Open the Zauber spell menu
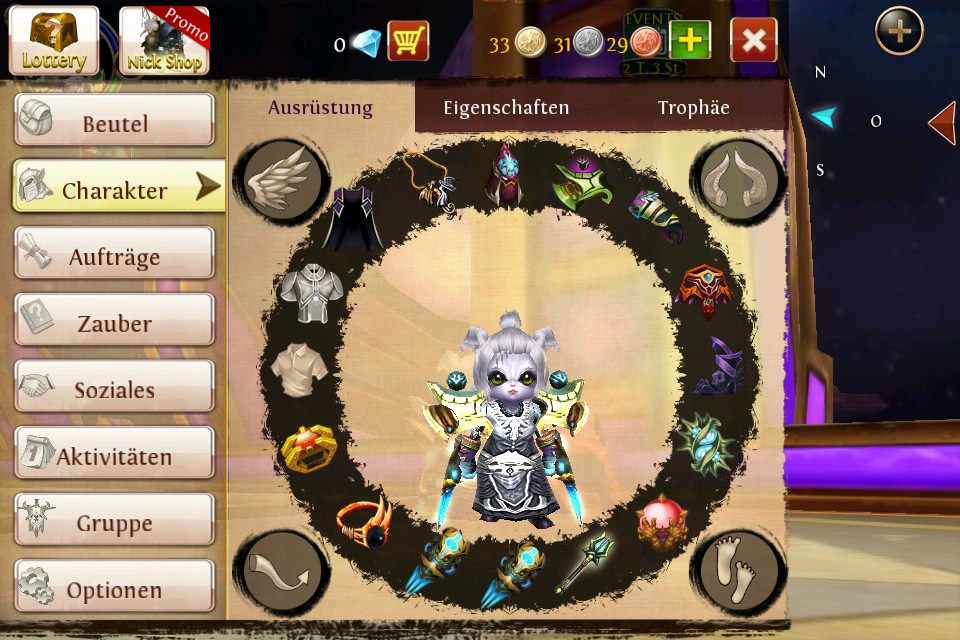The height and width of the screenshot is (640, 960). coord(114,323)
